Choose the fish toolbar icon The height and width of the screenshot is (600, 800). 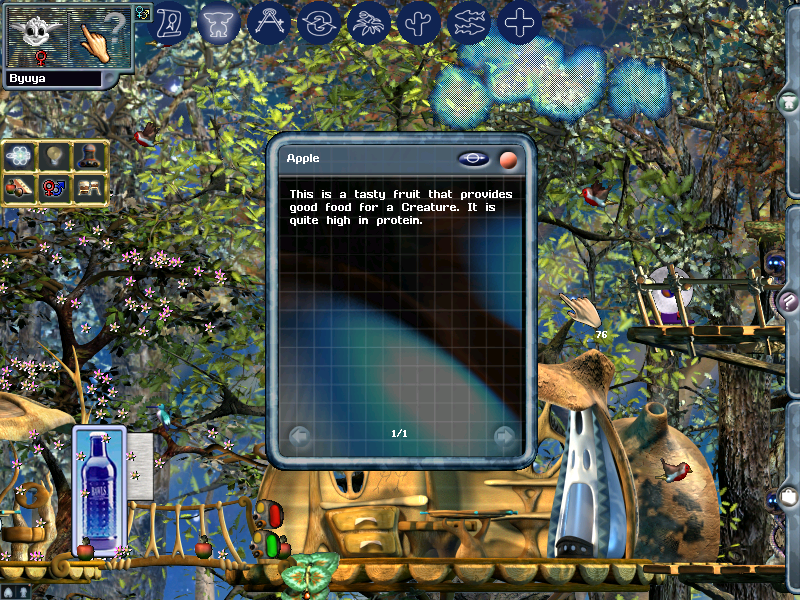click(469, 22)
